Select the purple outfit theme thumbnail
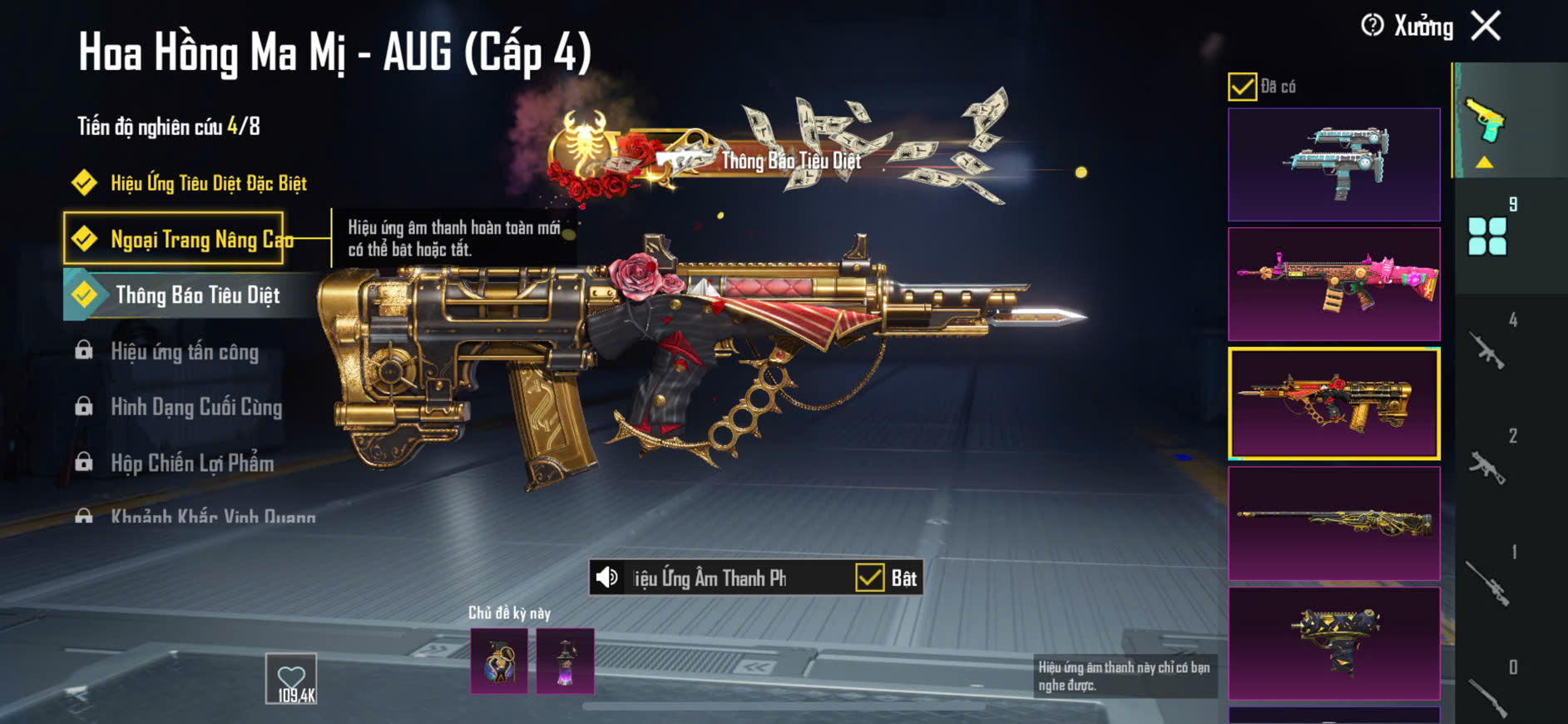This screenshot has width=1568, height=724. (566, 662)
